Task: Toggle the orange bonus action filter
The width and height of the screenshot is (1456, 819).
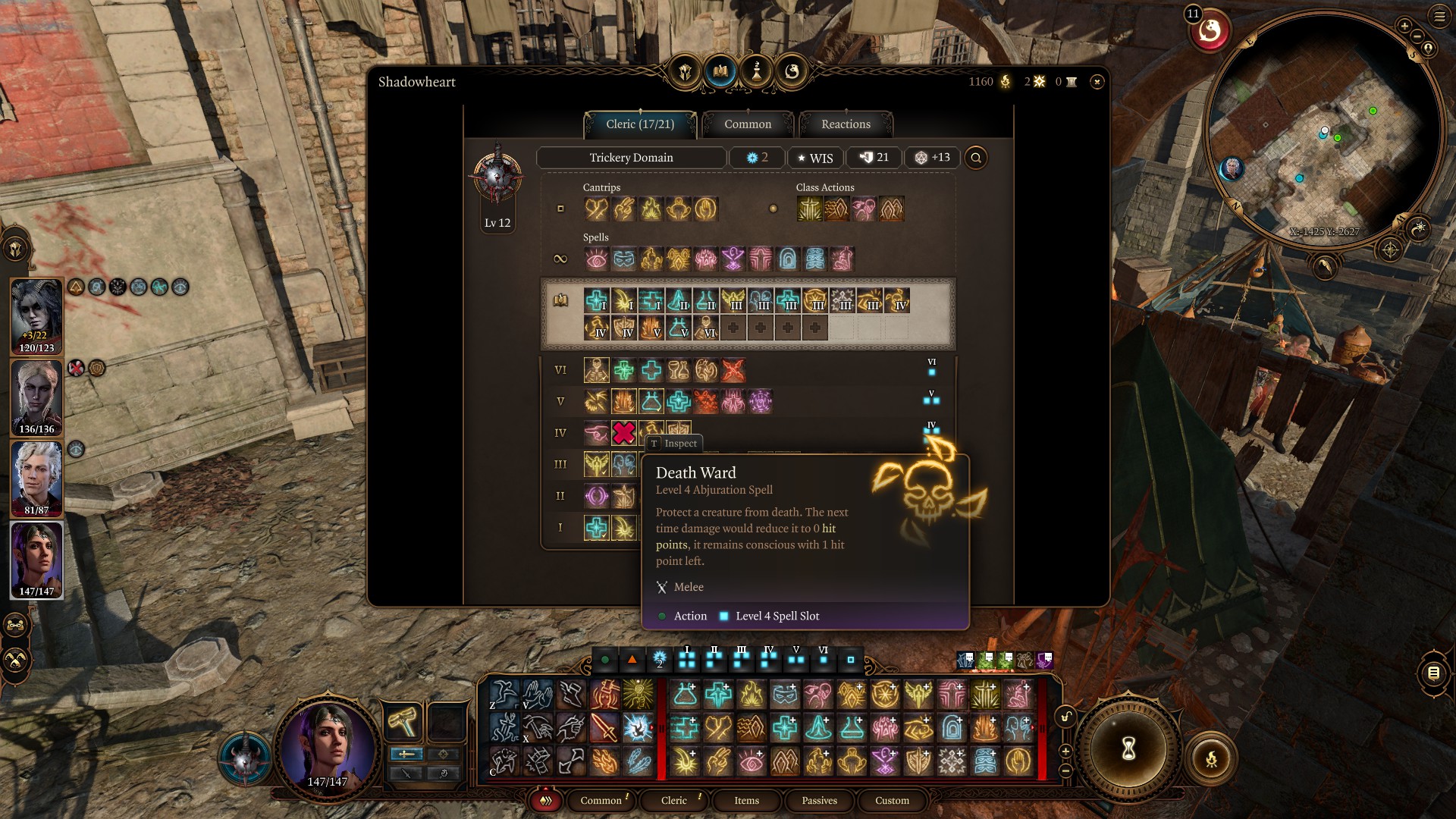Action: [x=632, y=660]
